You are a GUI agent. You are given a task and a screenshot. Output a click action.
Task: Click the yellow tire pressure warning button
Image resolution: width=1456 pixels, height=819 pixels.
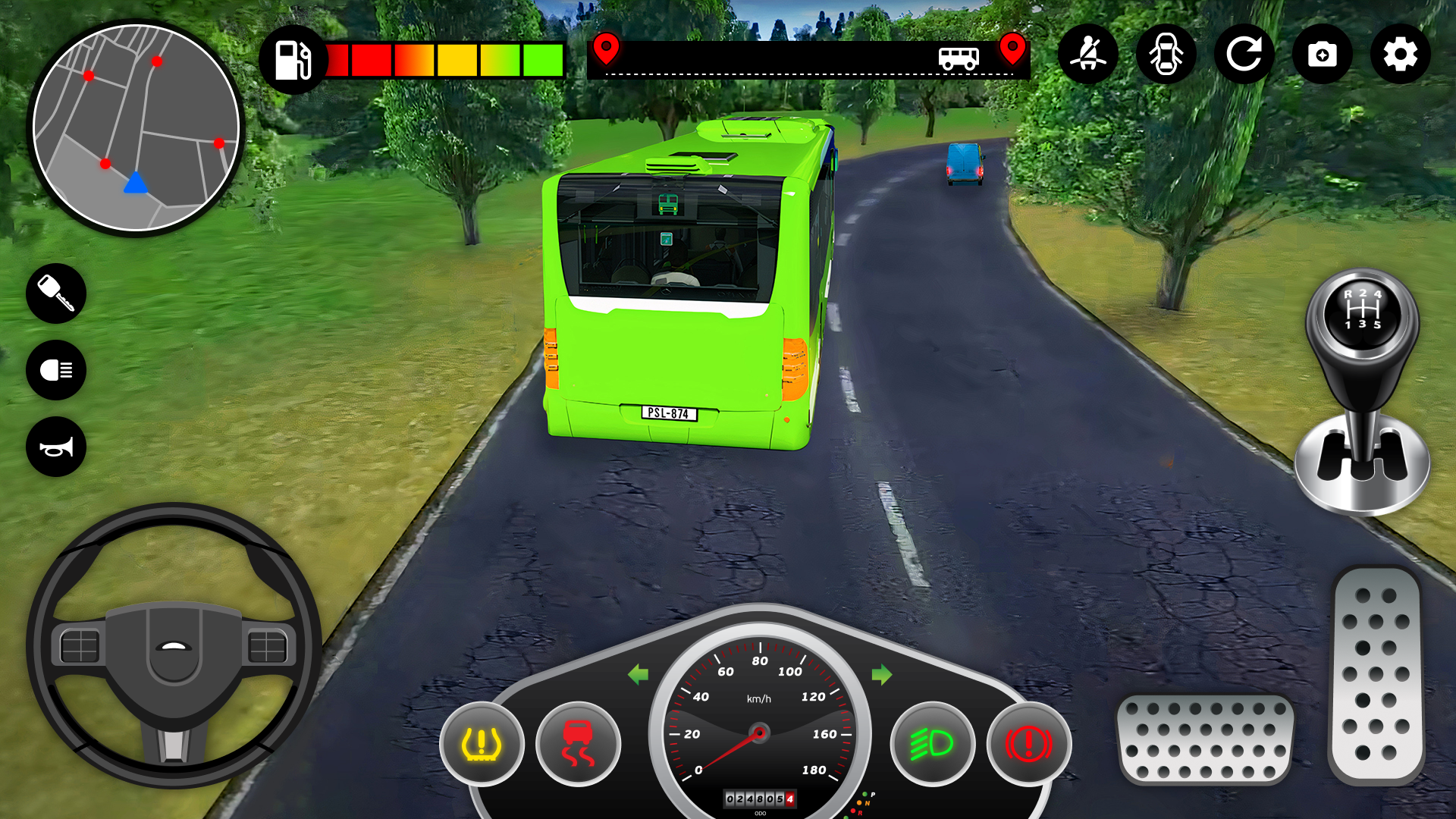click(482, 744)
